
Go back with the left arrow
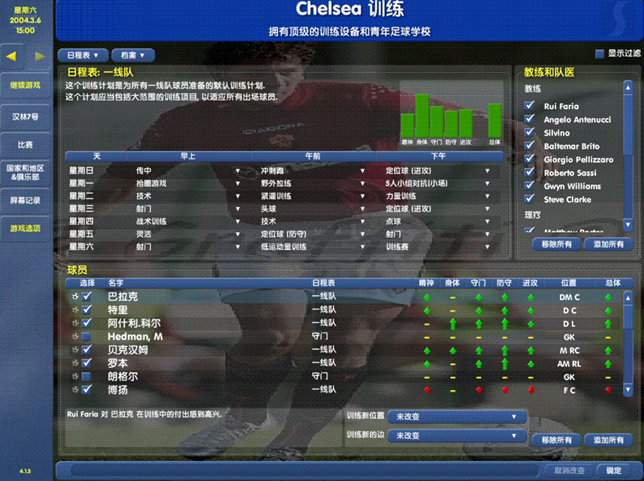tap(11, 56)
